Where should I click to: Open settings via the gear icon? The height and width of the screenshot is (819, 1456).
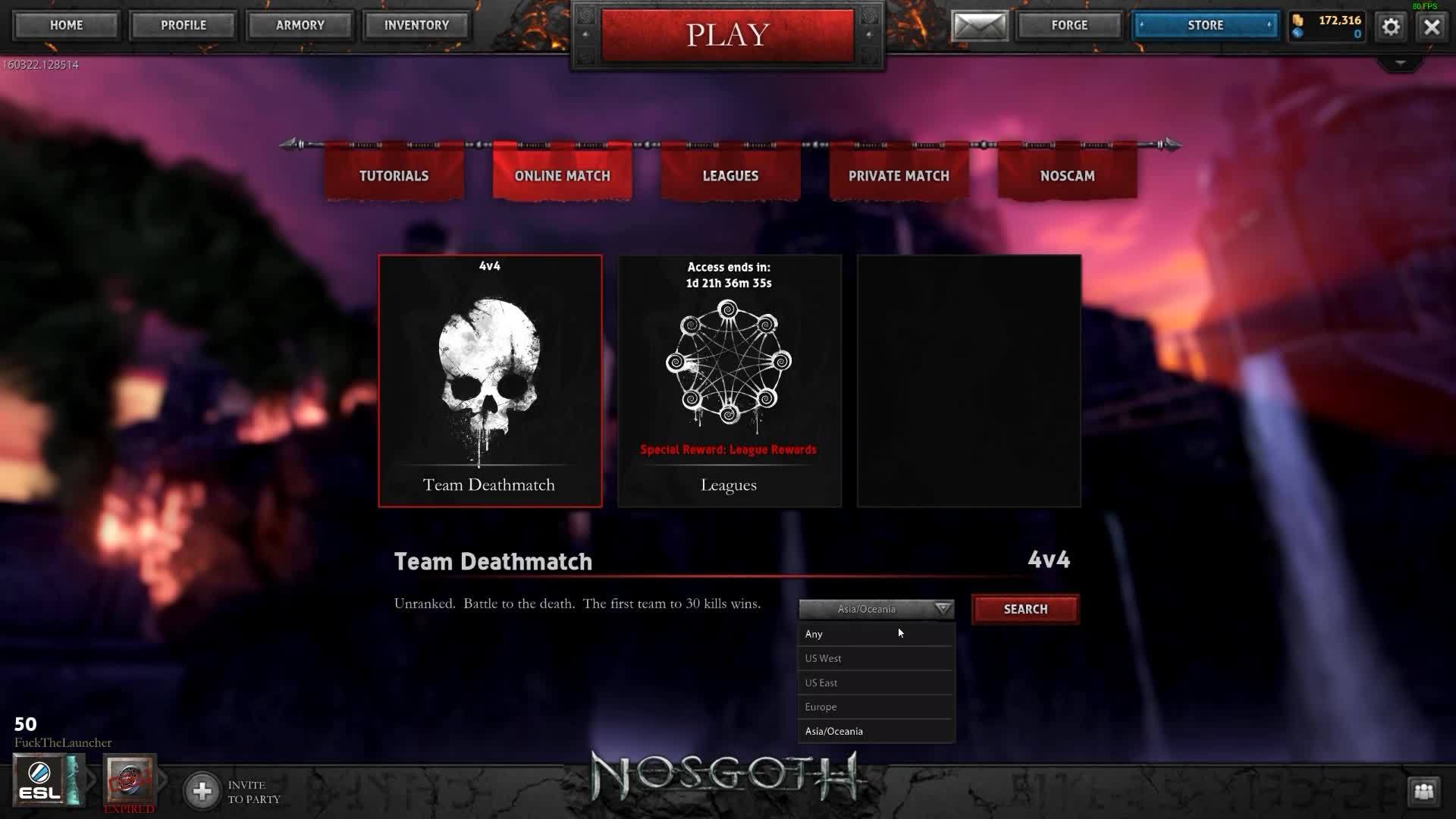point(1390,26)
